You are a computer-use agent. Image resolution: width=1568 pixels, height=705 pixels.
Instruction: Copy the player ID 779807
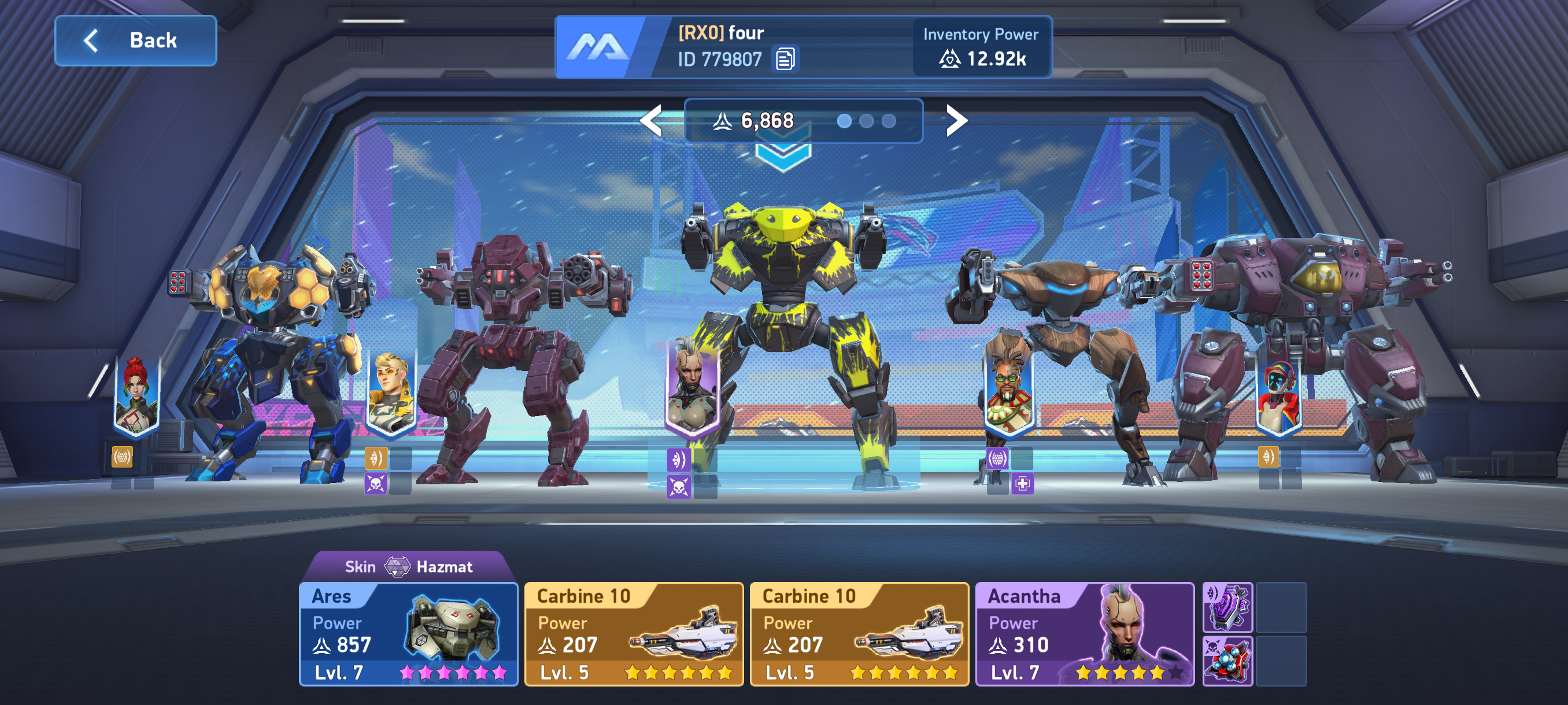point(785,60)
